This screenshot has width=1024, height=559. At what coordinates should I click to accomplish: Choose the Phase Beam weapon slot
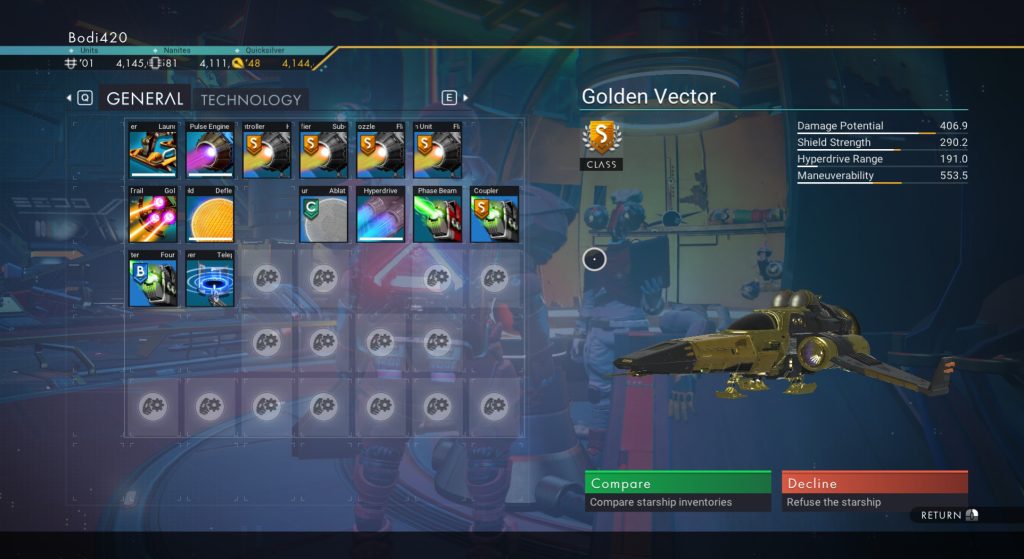437,214
